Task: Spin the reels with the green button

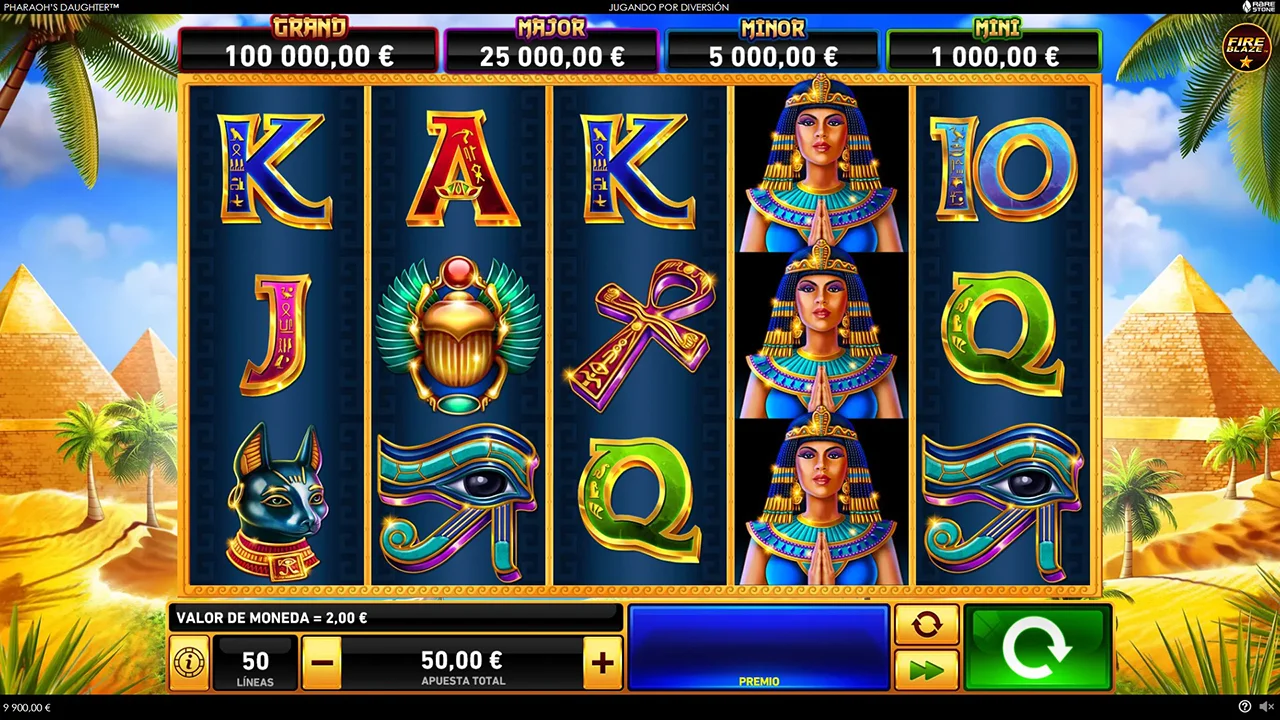Action: [1038, 648]
